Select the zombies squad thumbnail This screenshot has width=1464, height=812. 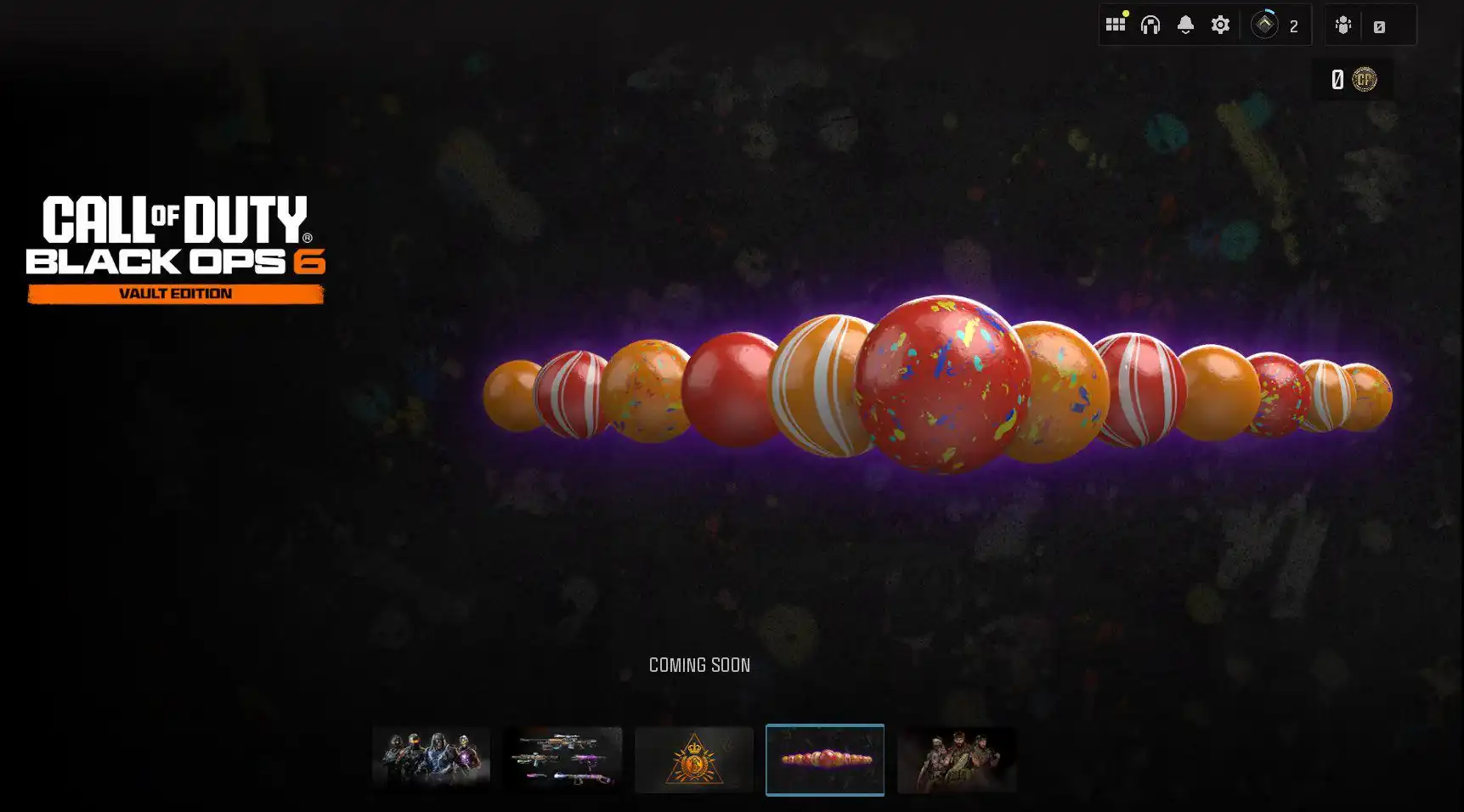pyautogui.click(x=957, y=759)
